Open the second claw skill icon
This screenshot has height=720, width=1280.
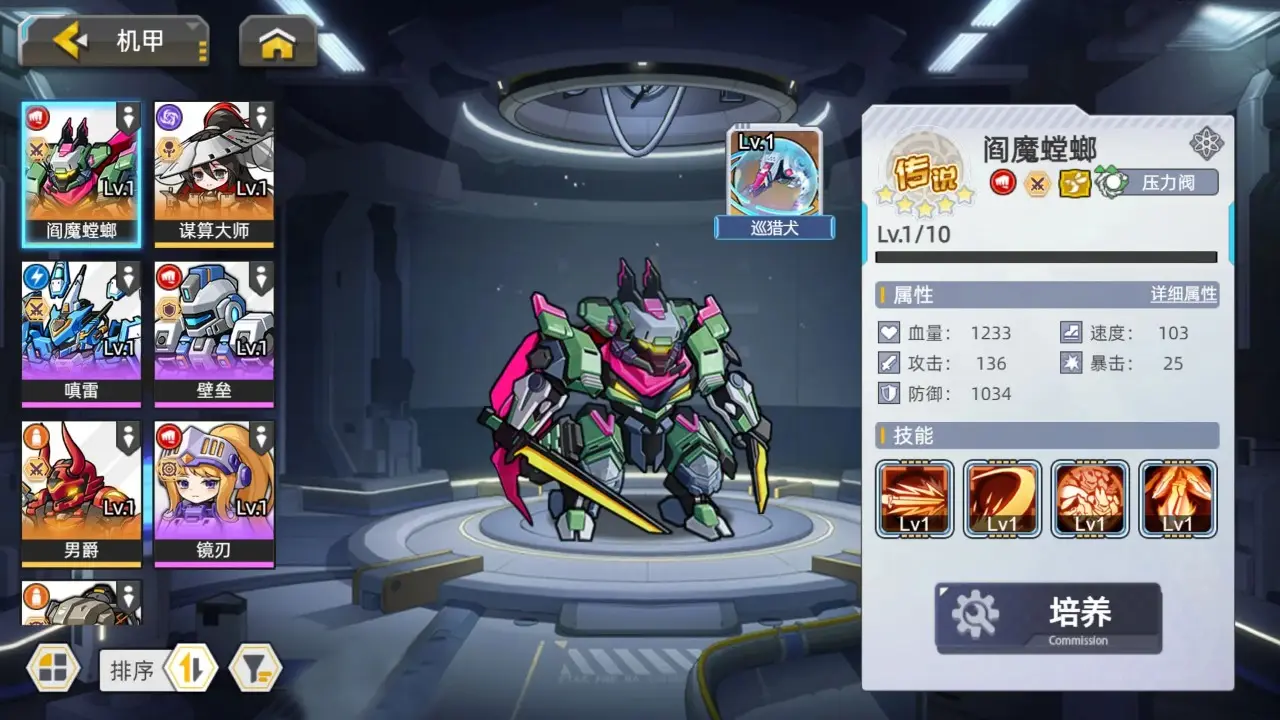(1001, 499)
